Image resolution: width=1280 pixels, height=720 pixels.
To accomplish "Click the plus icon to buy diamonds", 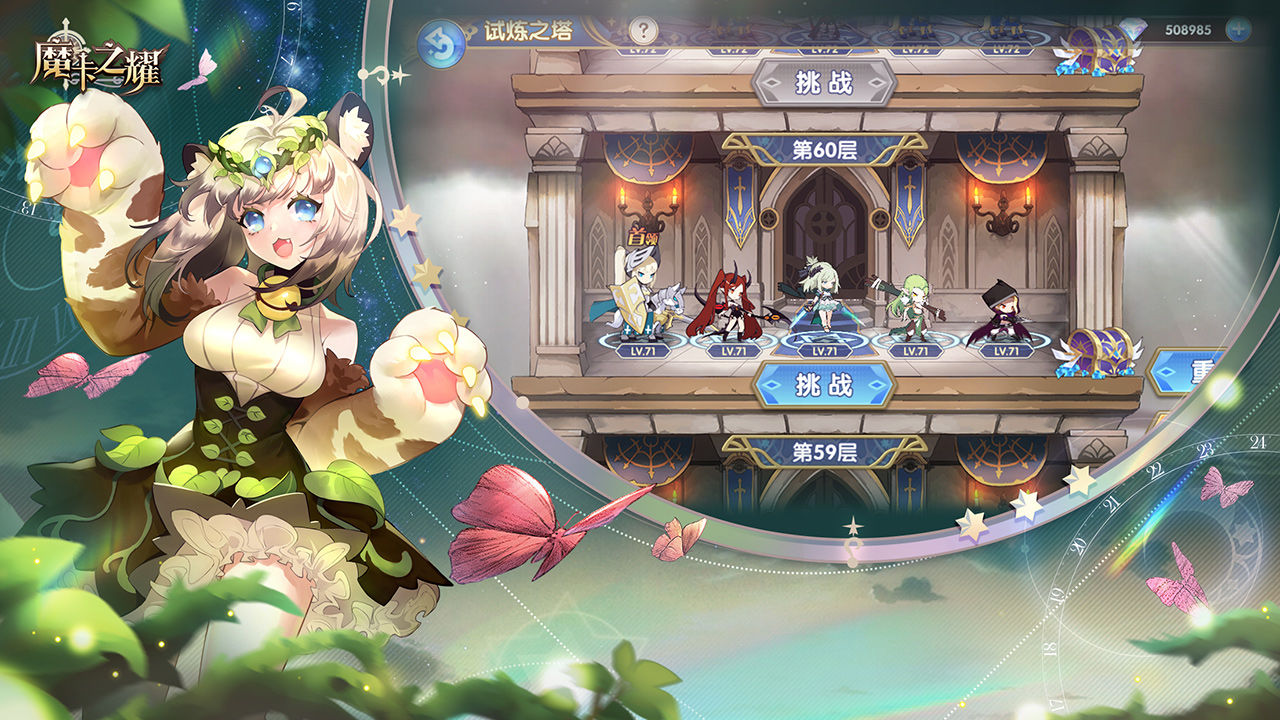I will coord(1238,30).
